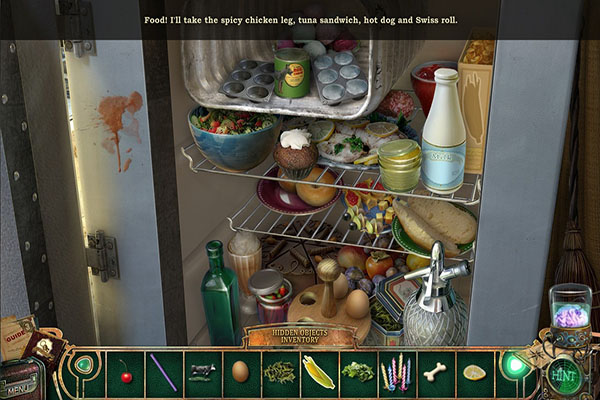Choose the leafy green herb slot
The width and height of the screenshot is (600, 400).
357,373
